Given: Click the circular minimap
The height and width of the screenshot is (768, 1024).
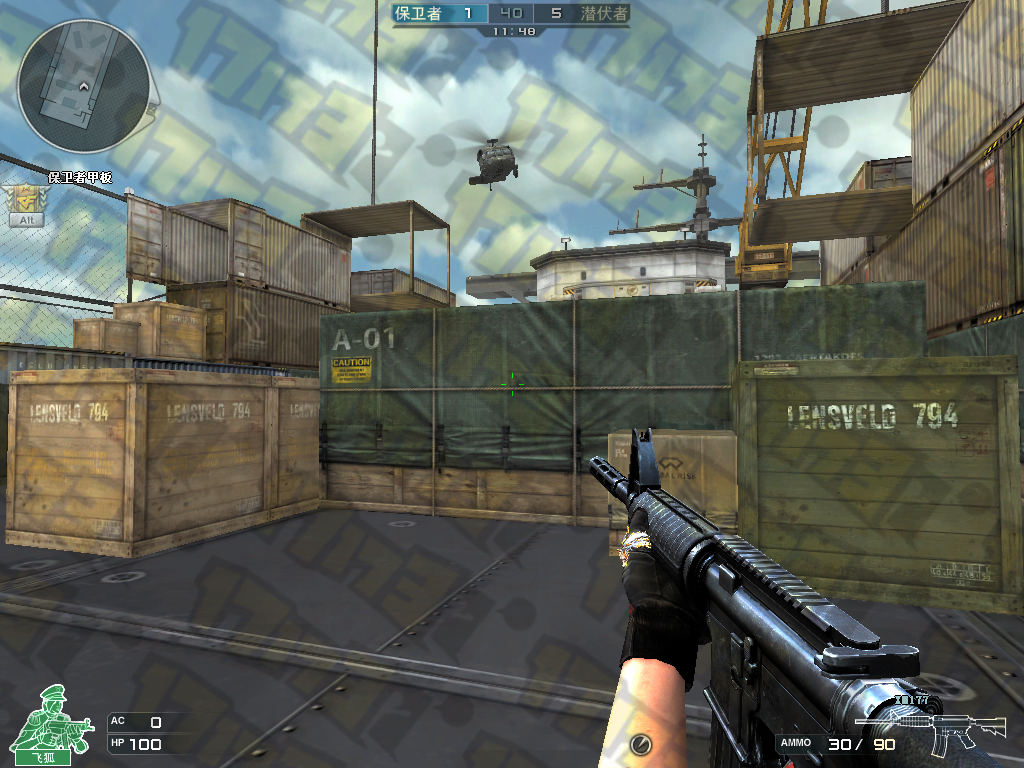Looking at the screenshot, I should (x=84, y=86).
